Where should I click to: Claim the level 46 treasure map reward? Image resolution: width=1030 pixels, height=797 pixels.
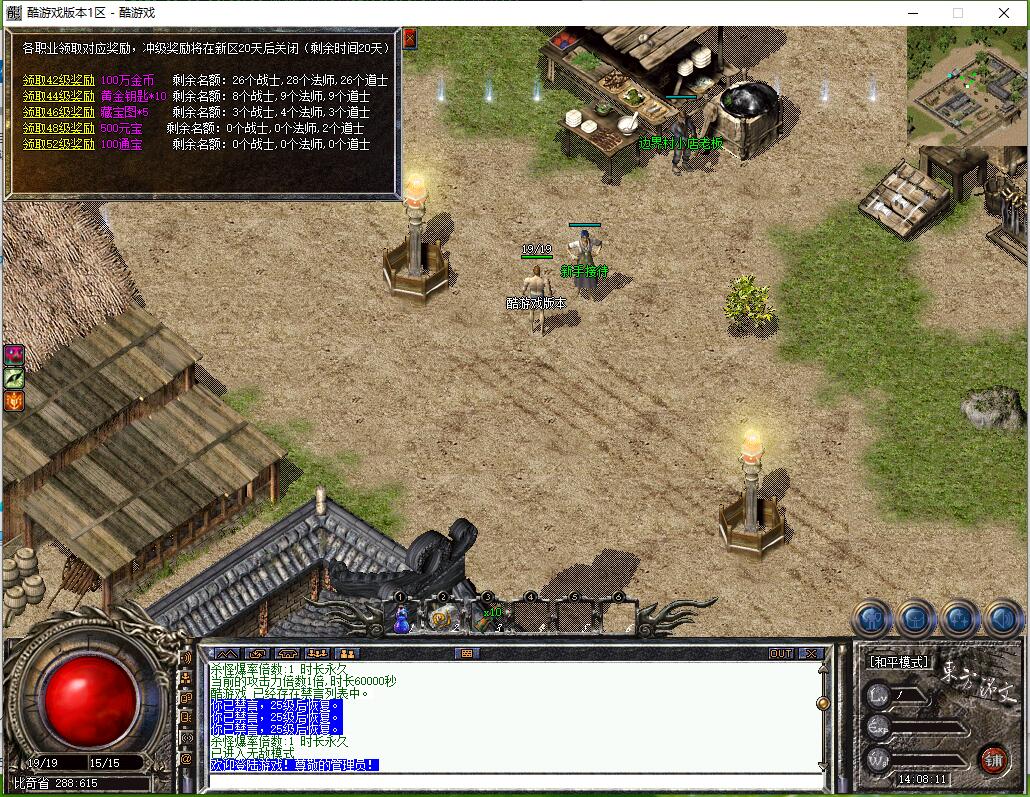[x=59, y=112]
